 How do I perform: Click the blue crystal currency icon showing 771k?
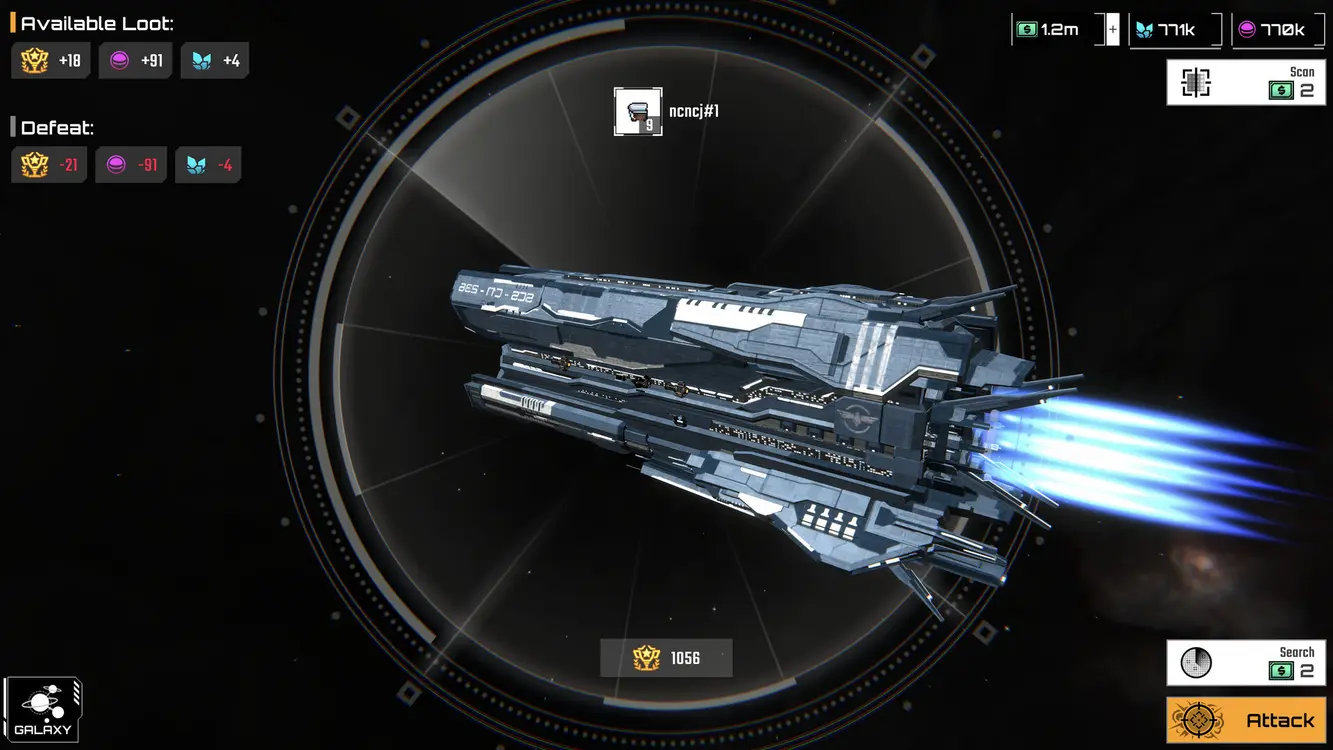(x=1143, y=28)
